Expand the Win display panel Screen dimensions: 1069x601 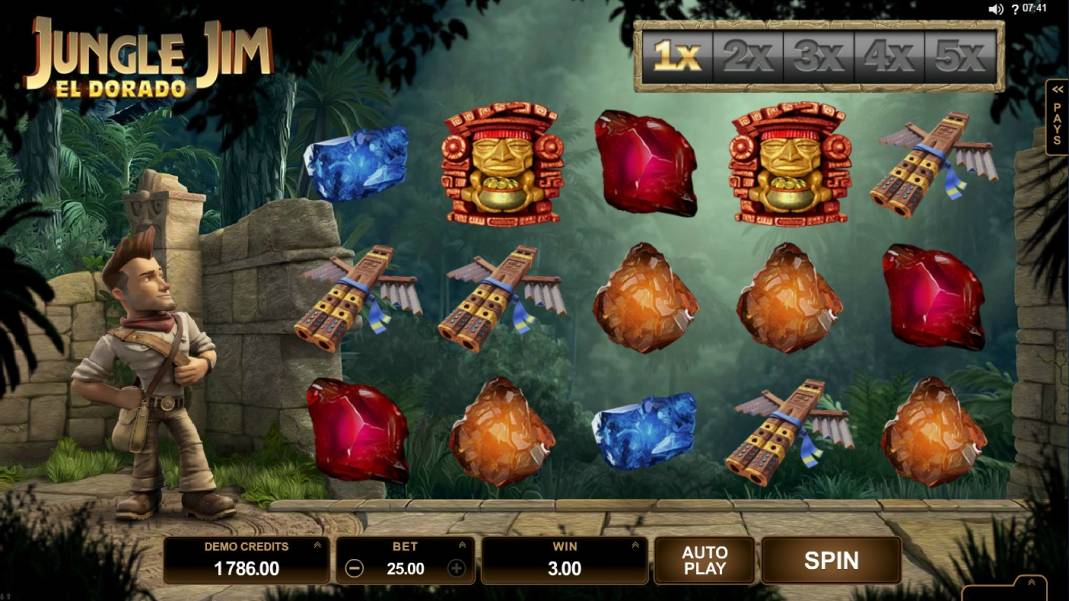633,546
